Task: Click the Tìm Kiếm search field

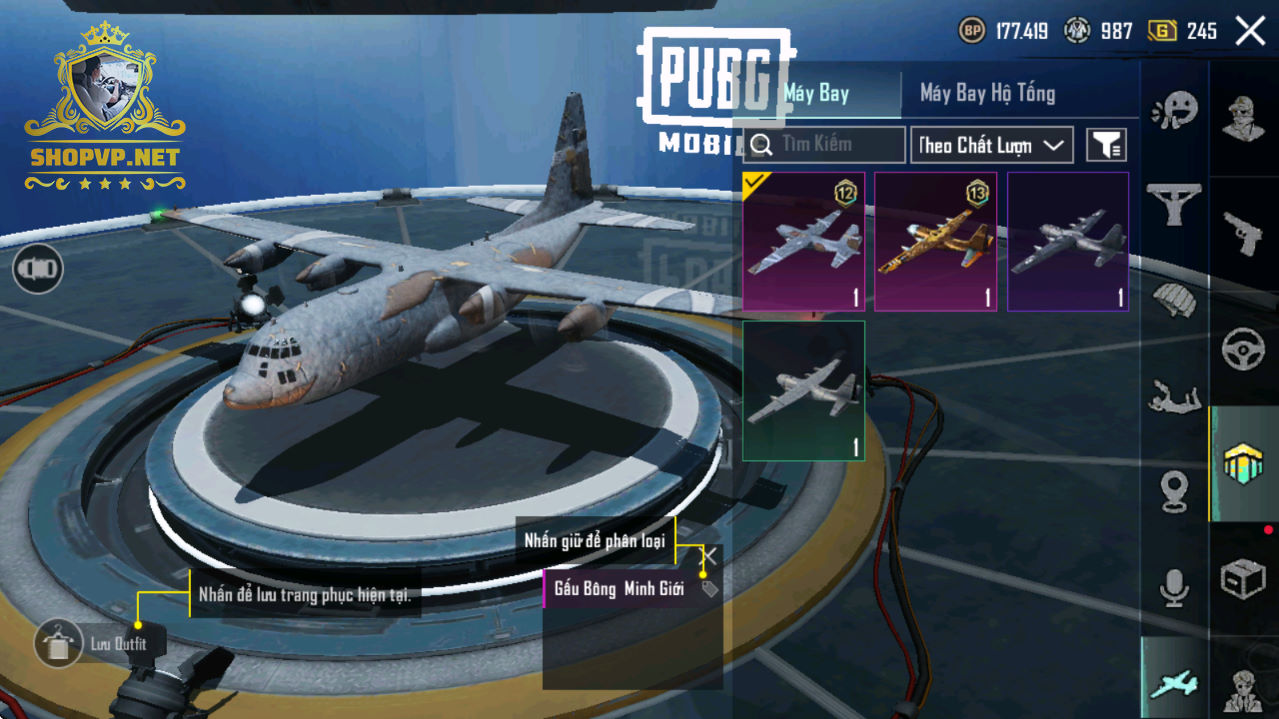Action: 825,145
